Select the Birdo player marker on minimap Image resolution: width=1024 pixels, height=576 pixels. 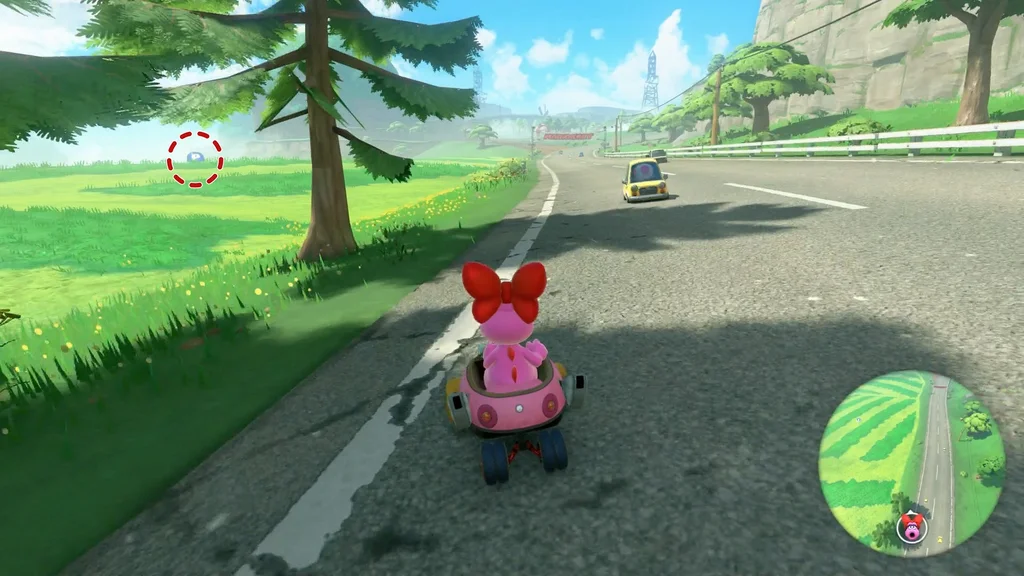[x=911, y=526]
